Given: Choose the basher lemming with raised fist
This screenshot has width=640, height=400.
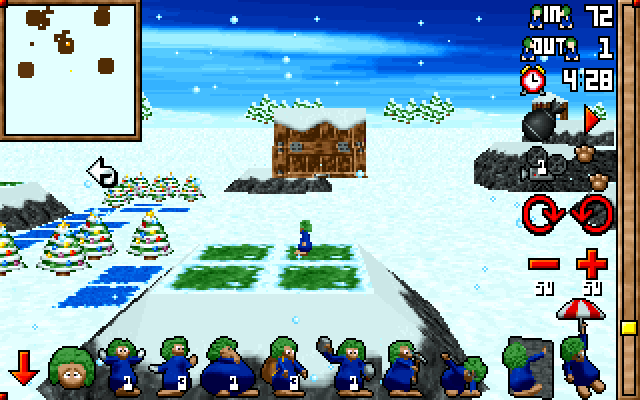Looking at the screenshot, I should (x=343, y=366).
